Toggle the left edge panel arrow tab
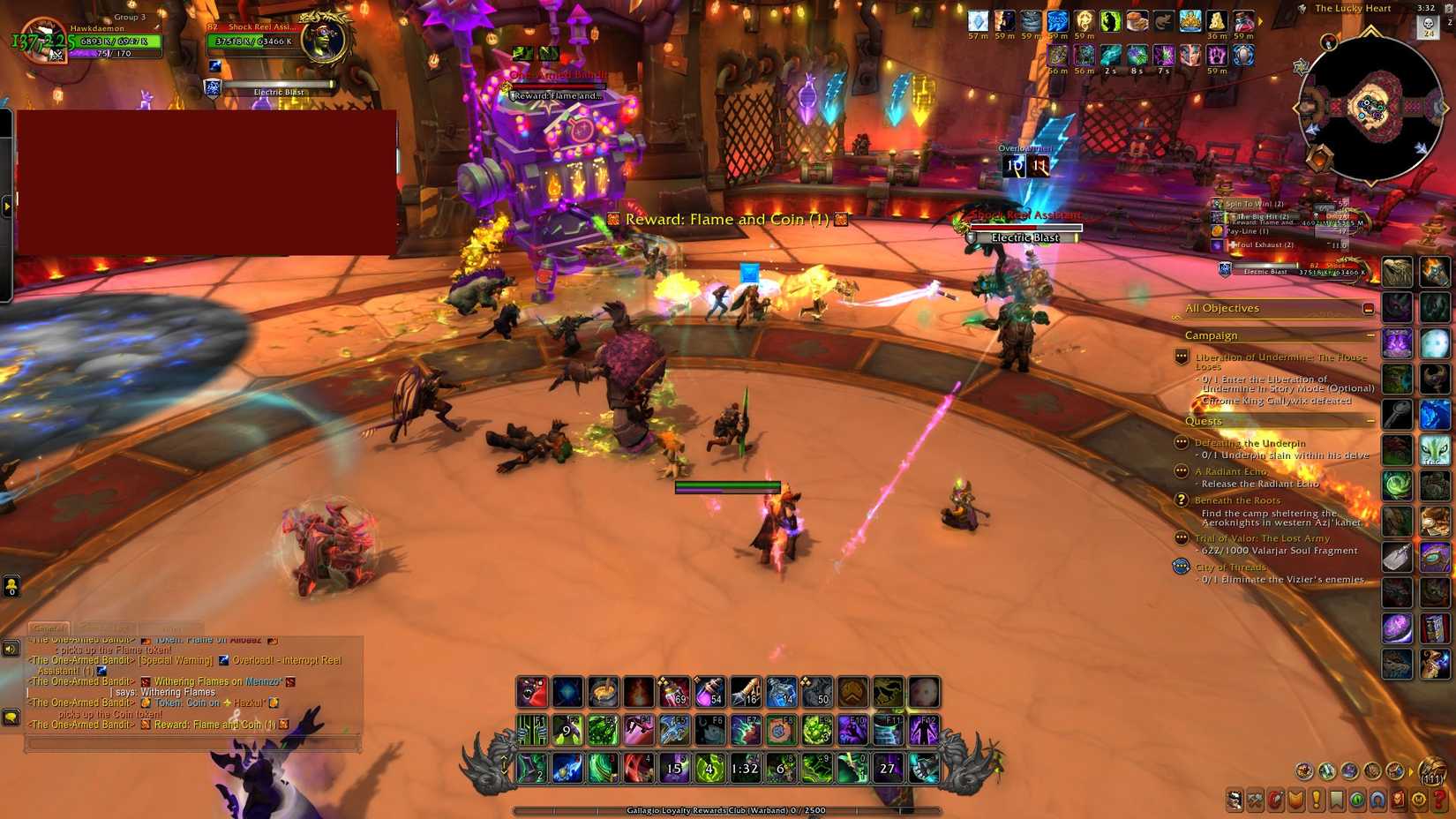This screenshot has width=1456, height=819. pos(9,205)
